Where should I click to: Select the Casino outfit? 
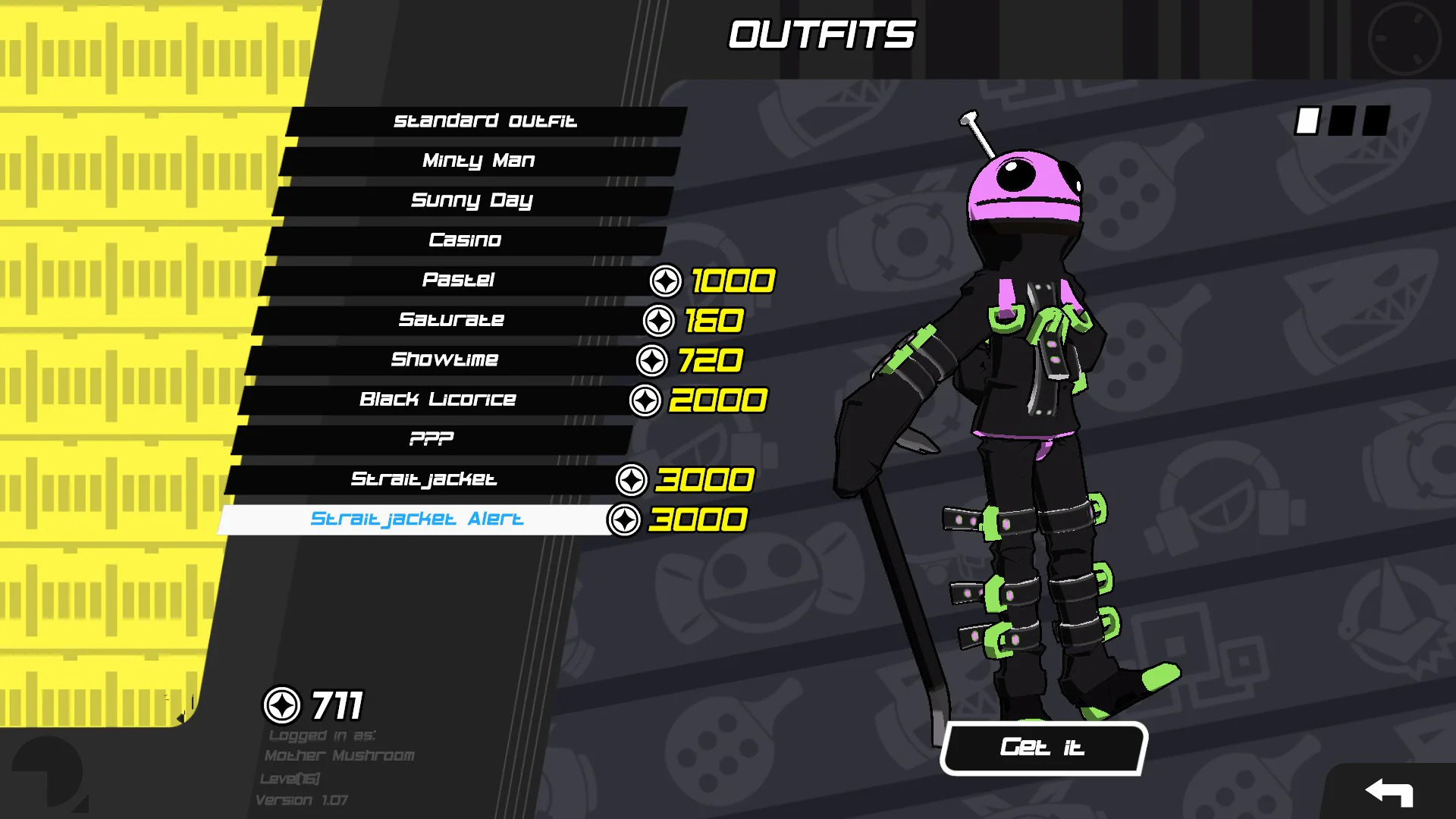(465, 240)
